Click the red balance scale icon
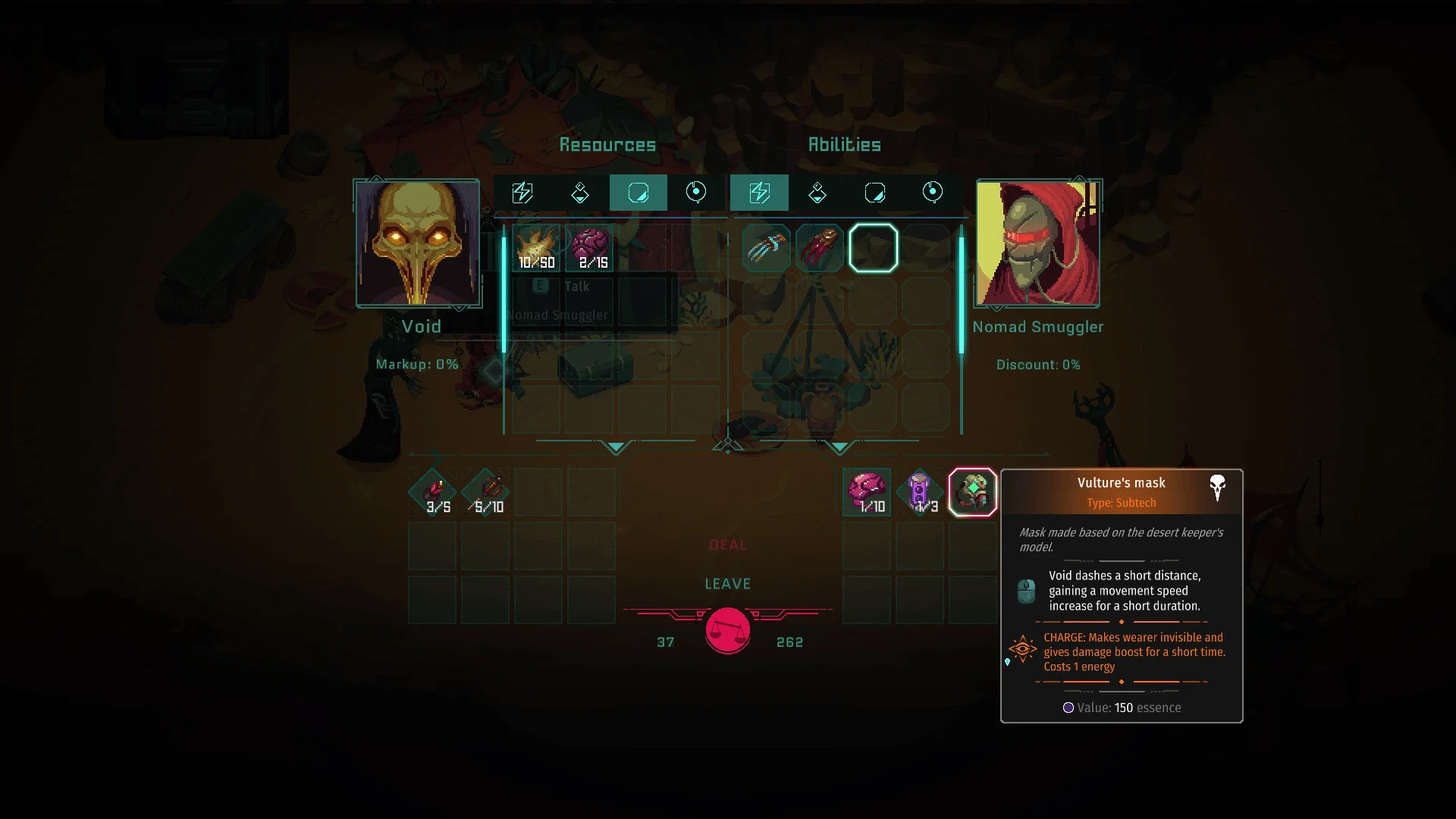This screenshot has height=819, width=1456. pyautogui.click(x=728, y=630)
